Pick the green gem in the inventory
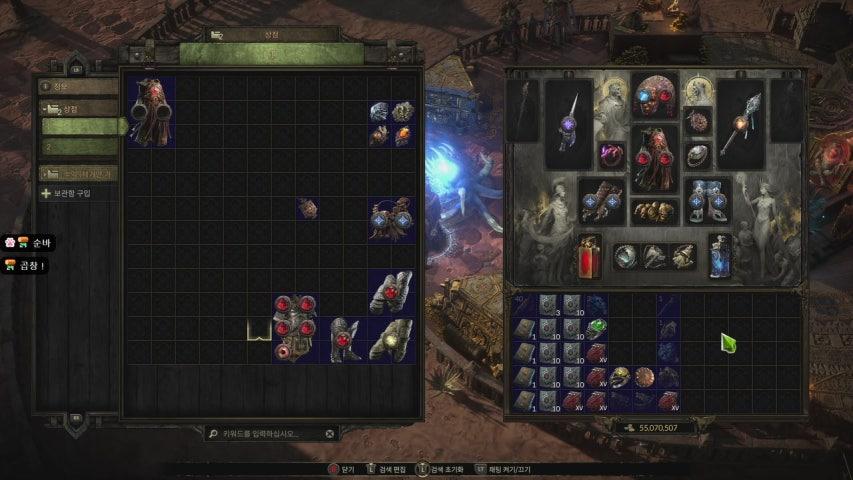This screenshot has height=480, width=853. pyautogui.click(x=597, y=328)
